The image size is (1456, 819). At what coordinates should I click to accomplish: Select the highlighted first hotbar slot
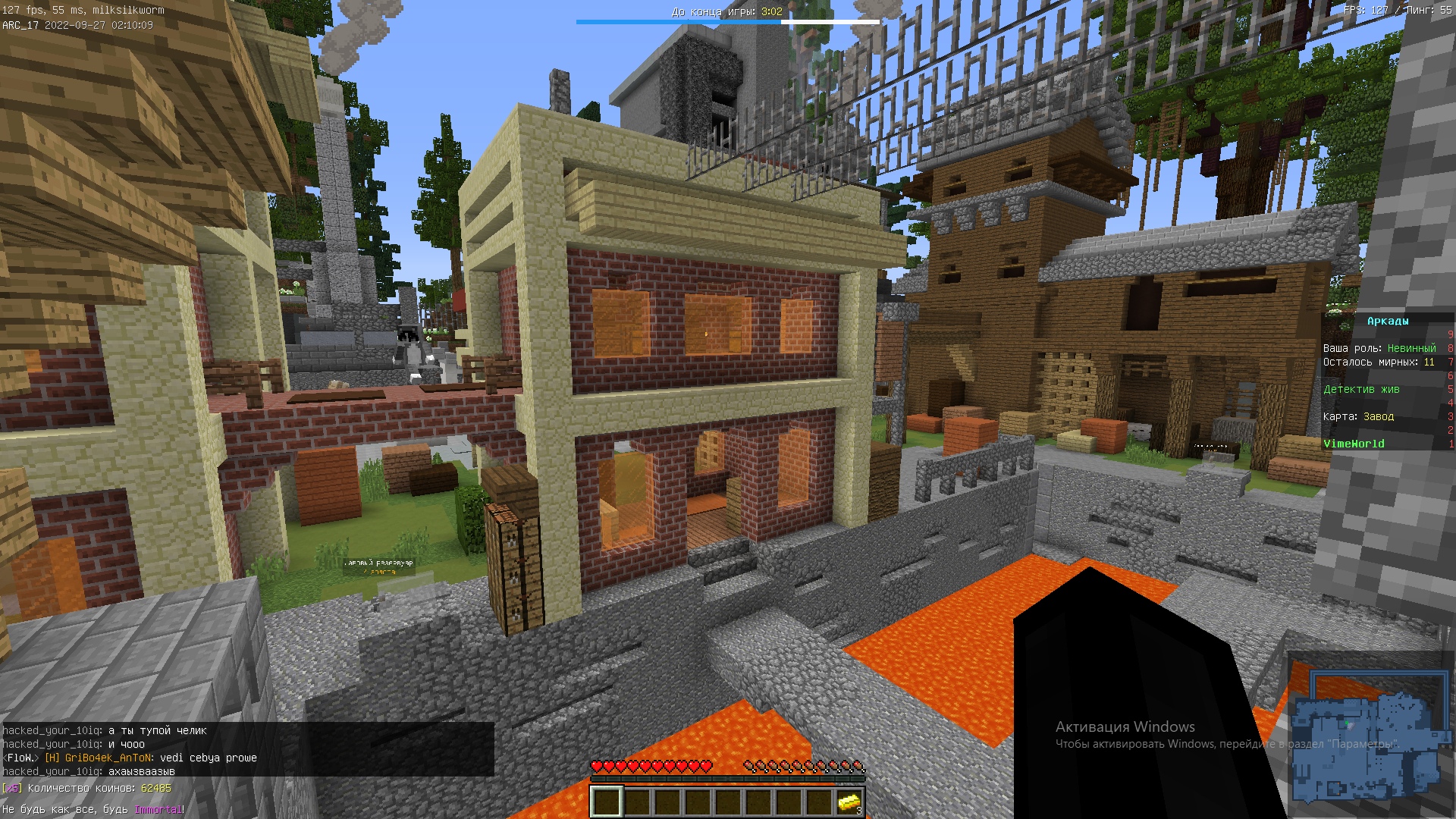click(x=607, y=802)
